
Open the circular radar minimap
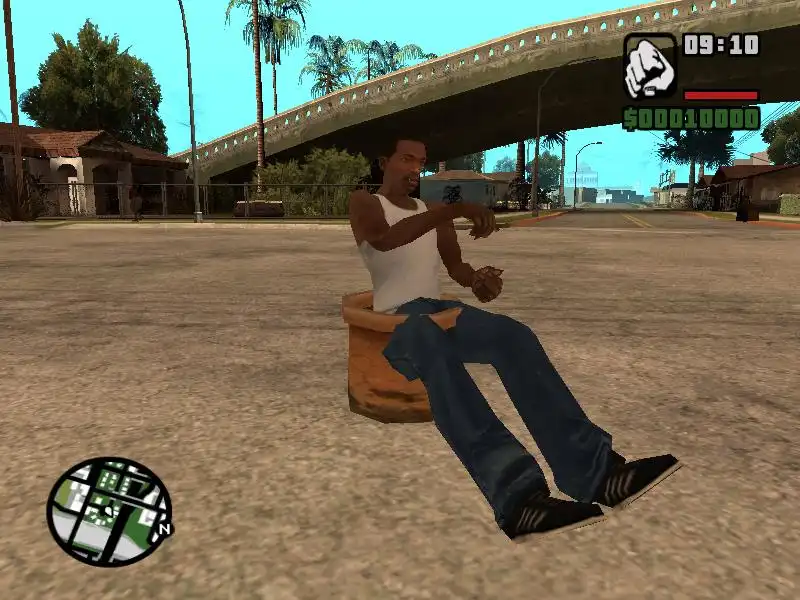coord(109,511)
